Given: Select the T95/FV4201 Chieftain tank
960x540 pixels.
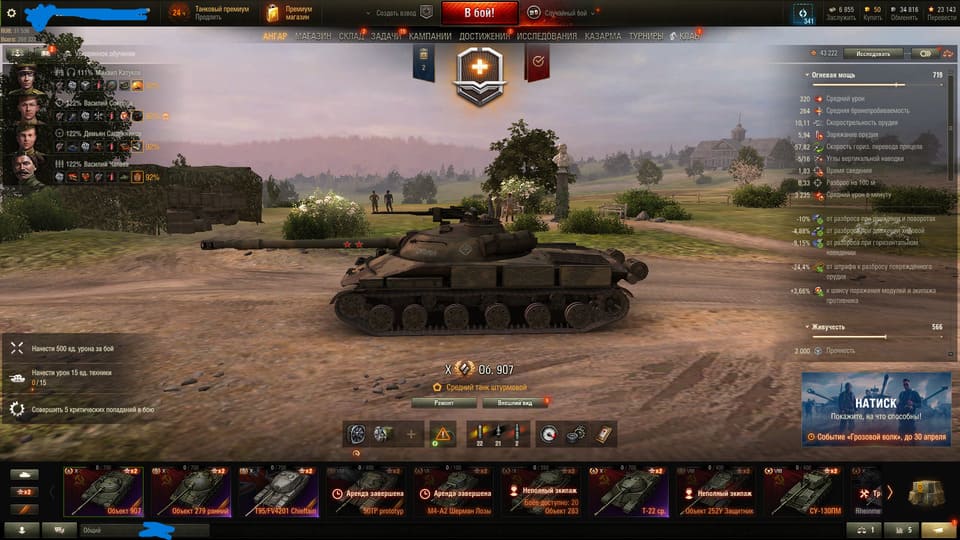Looking at the screenshot, I should coord(277,491).
